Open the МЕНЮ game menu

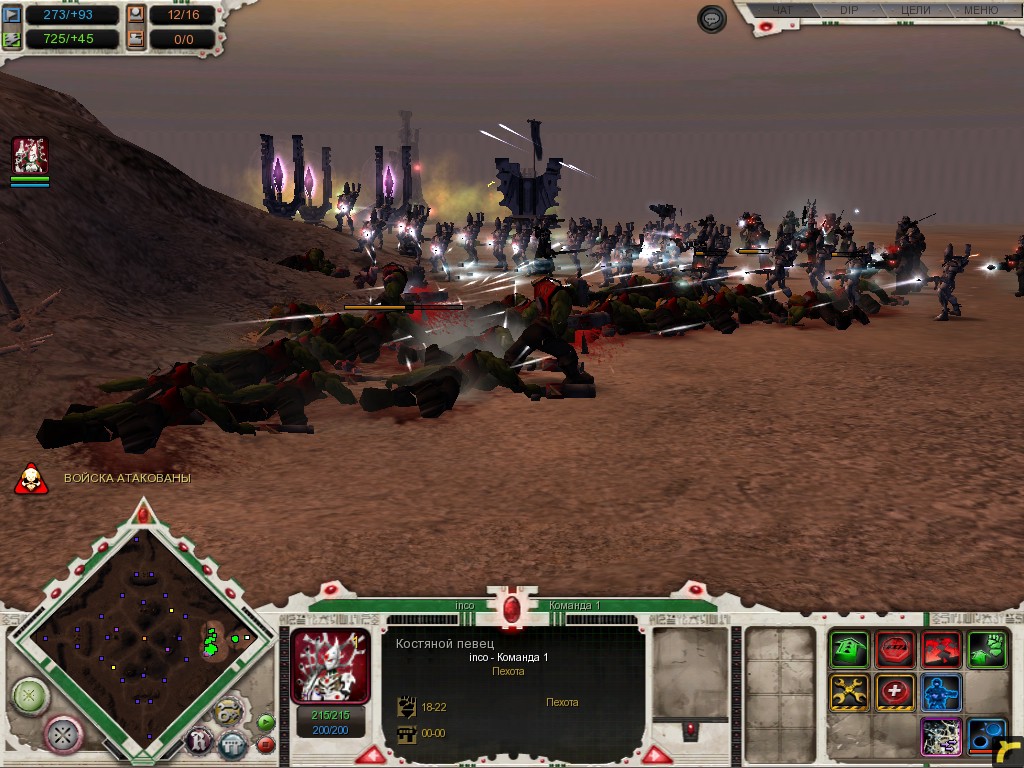coord(980,11)
